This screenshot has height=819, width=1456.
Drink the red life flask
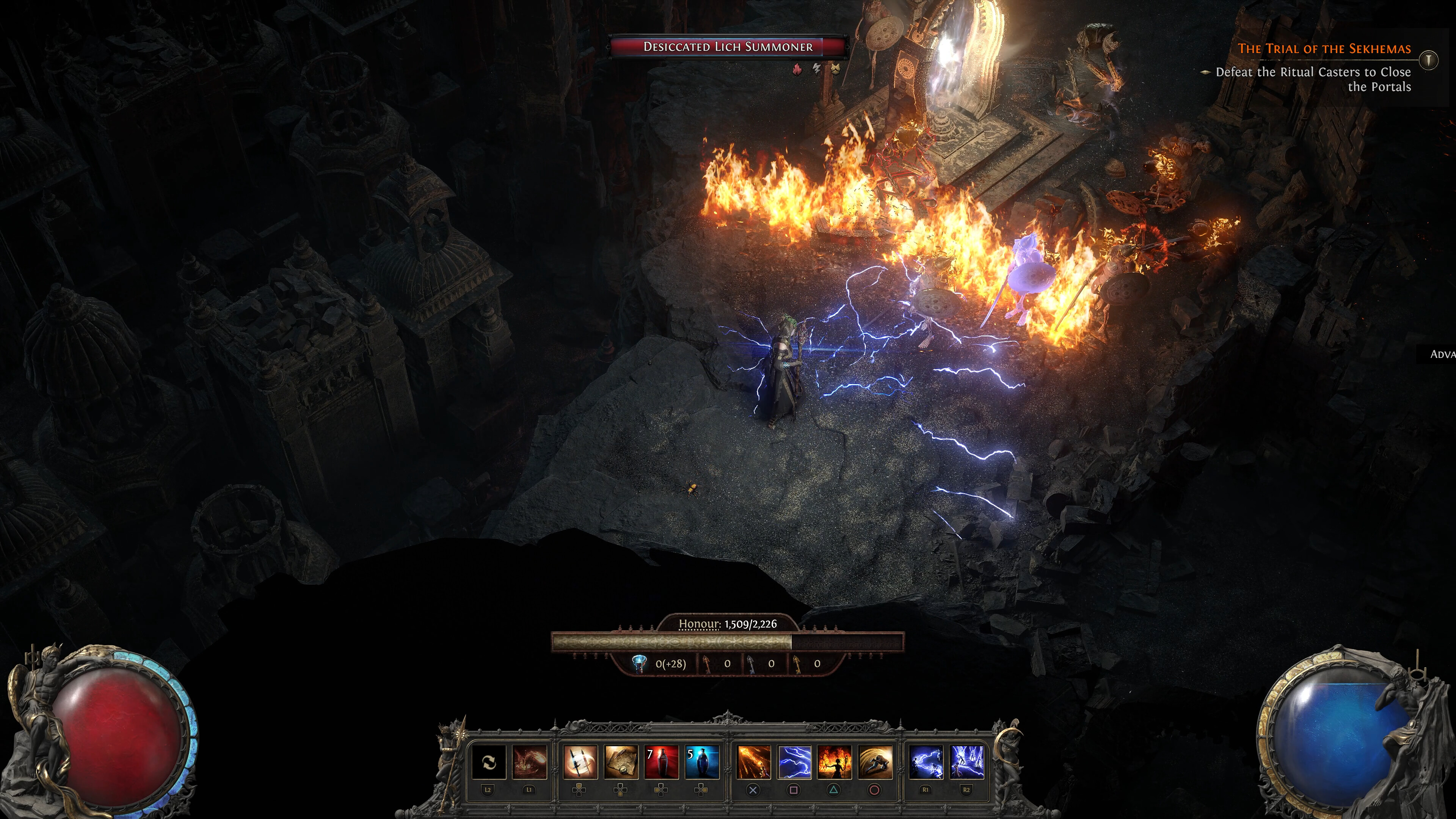pos(661,762)
